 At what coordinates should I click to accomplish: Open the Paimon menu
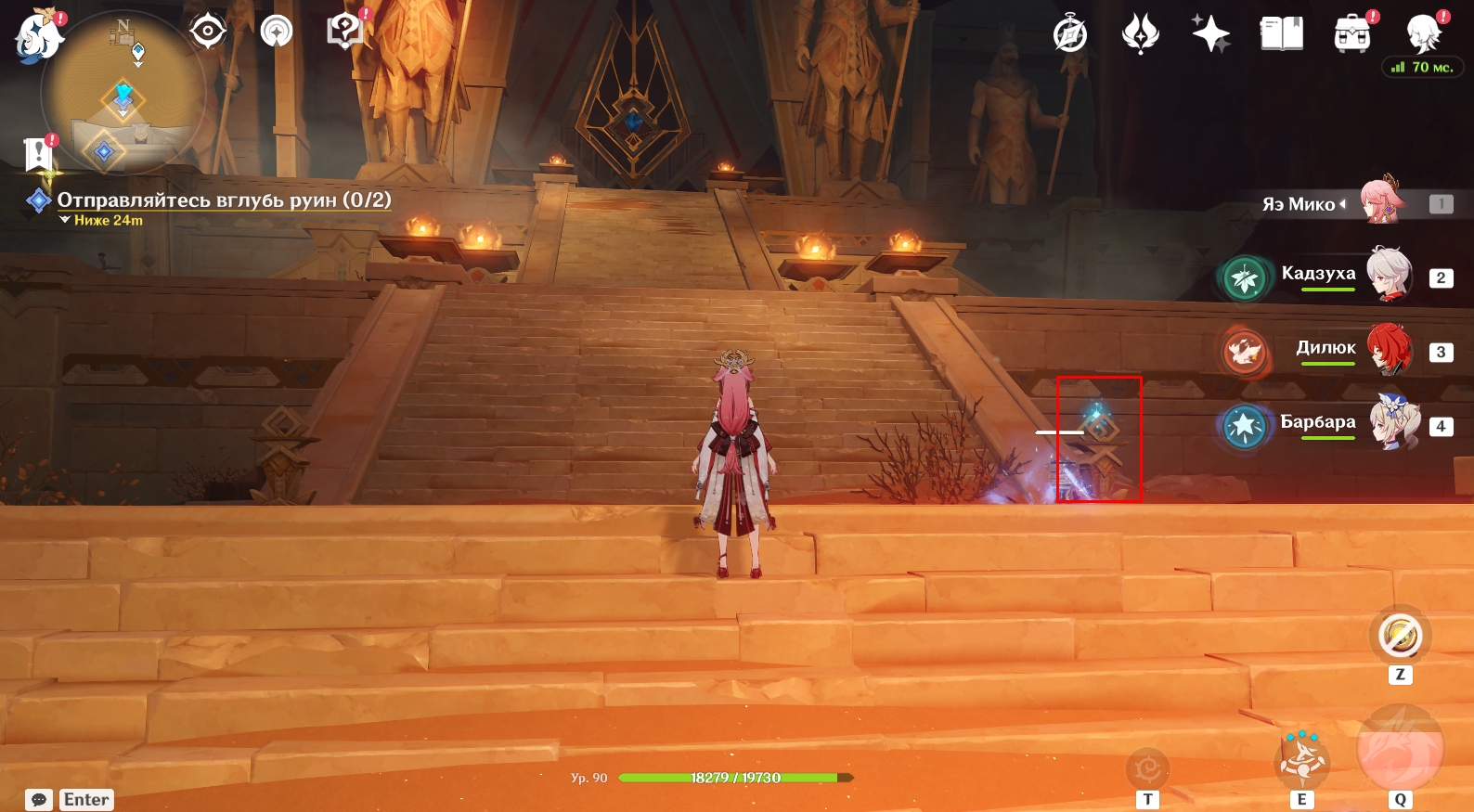39,37
